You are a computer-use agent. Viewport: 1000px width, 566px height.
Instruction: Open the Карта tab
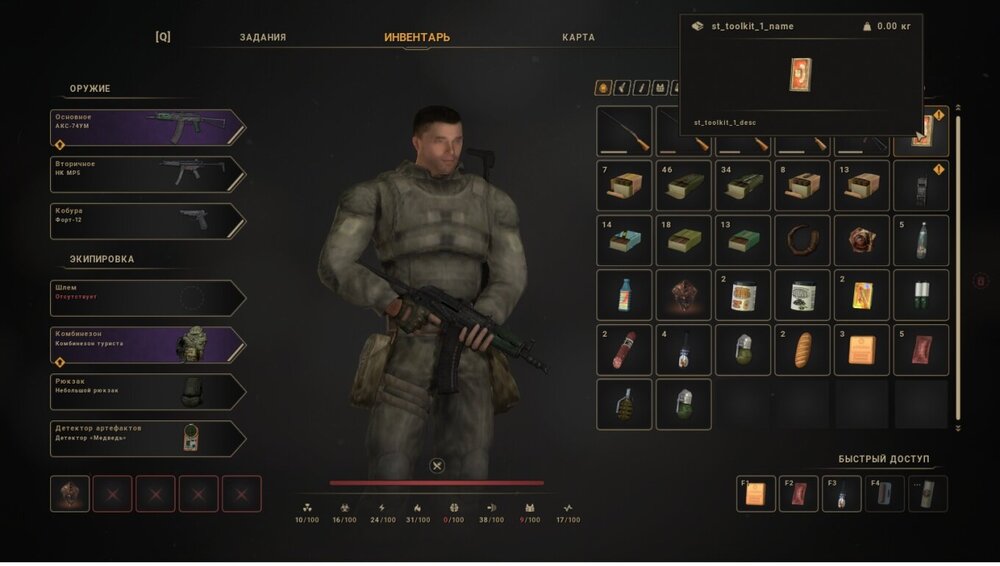coord(578,38)
